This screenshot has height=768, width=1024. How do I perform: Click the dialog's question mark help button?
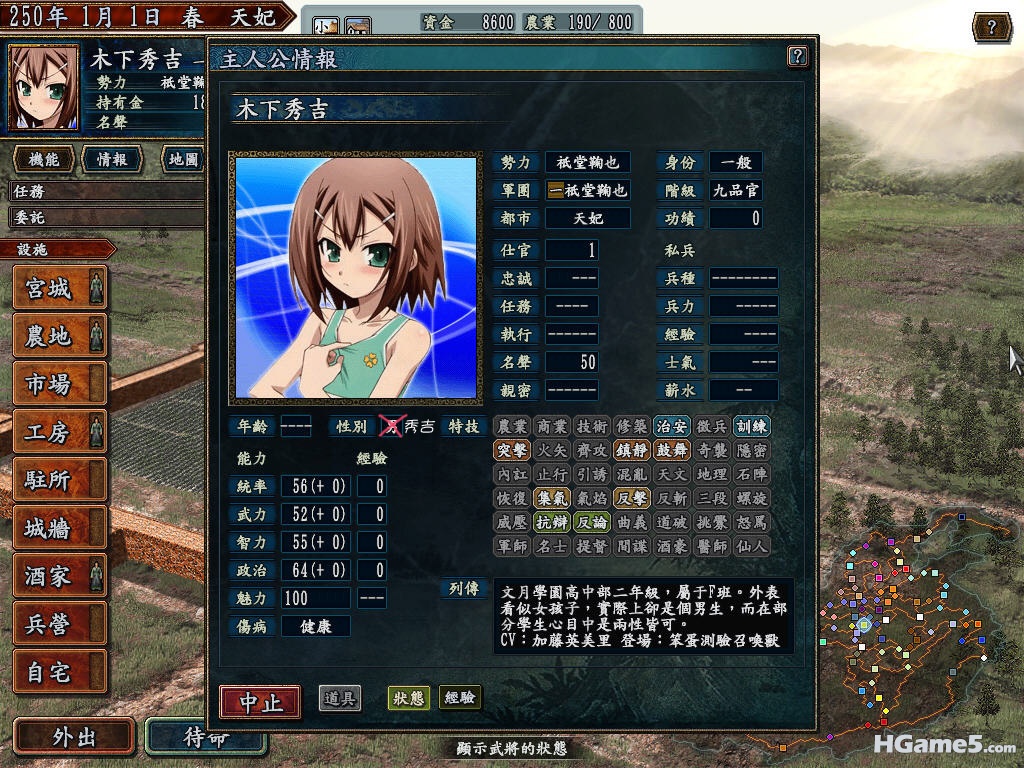(797, 56)
